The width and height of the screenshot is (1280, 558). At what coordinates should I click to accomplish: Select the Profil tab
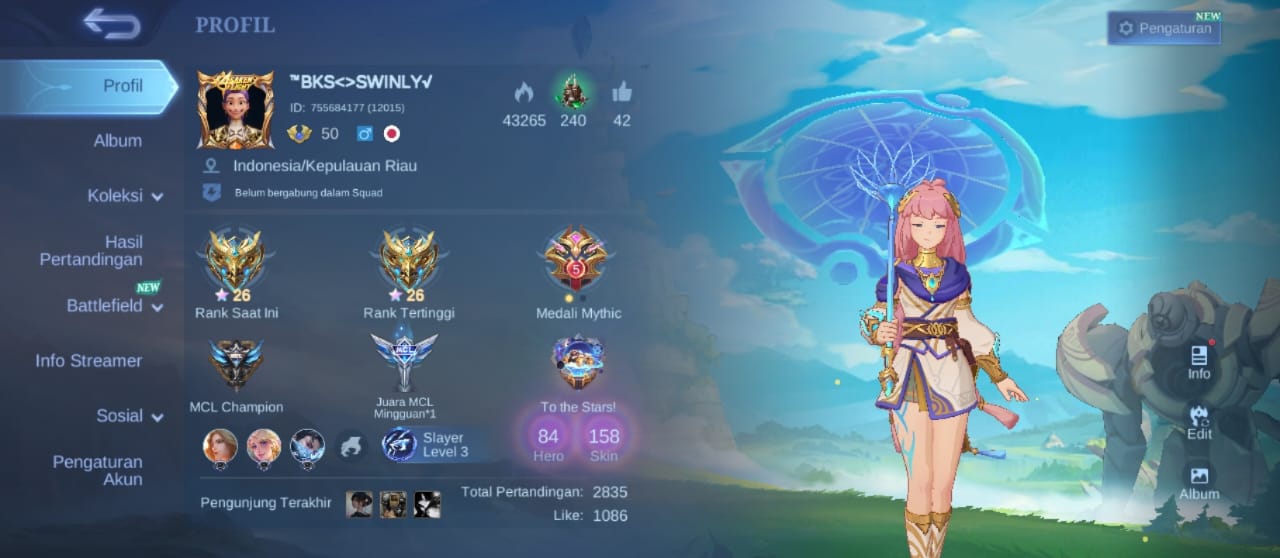[x=122, y=86]
